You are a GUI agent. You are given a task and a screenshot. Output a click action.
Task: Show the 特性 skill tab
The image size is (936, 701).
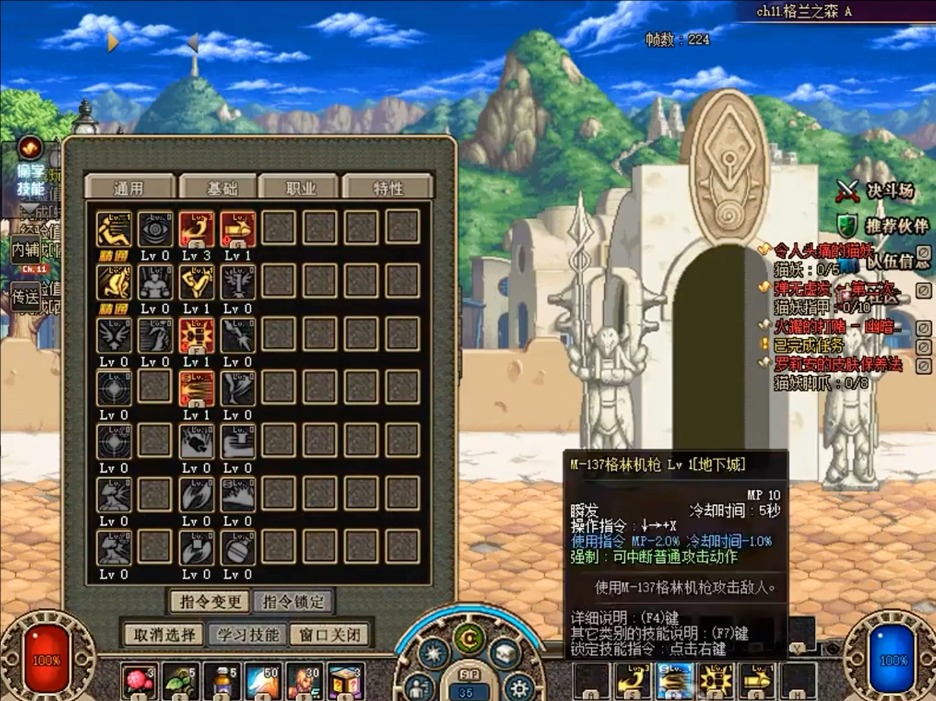click(x=388, y=187)
